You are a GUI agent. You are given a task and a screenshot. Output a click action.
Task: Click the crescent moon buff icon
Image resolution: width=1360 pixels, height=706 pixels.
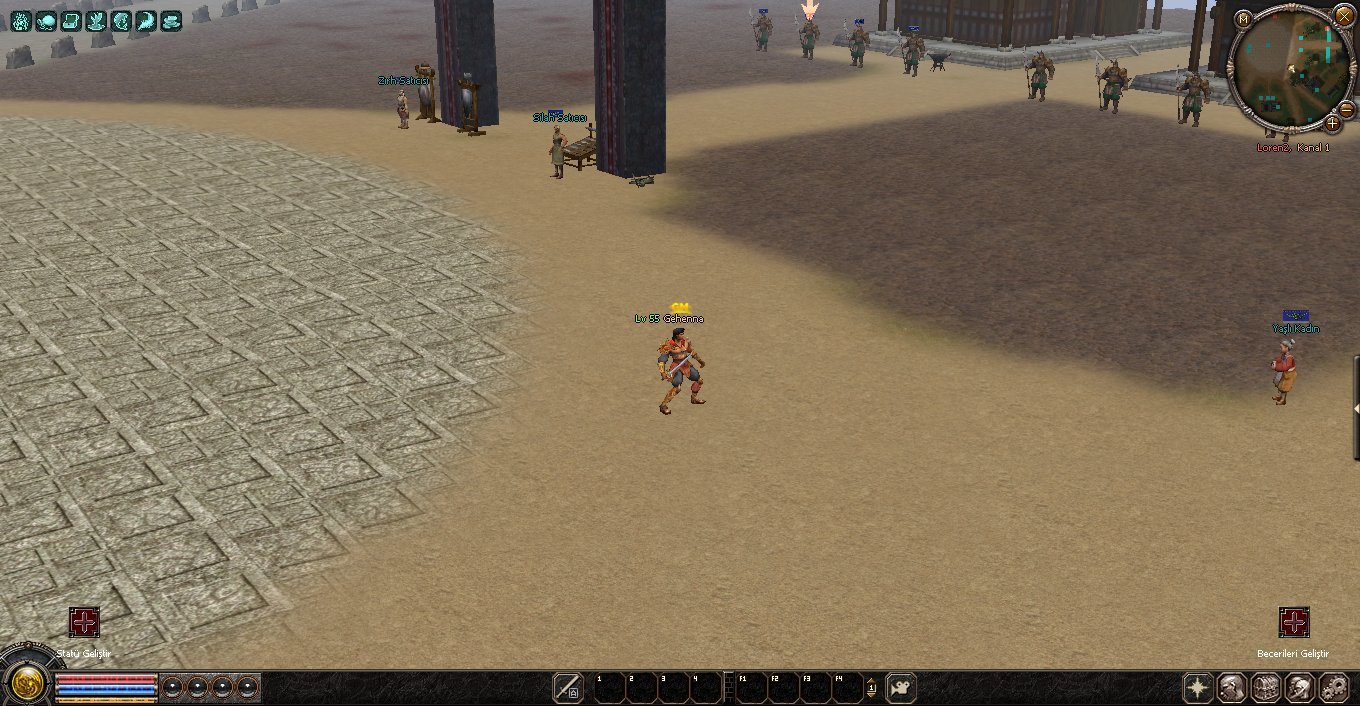click(x=146, y=20)
